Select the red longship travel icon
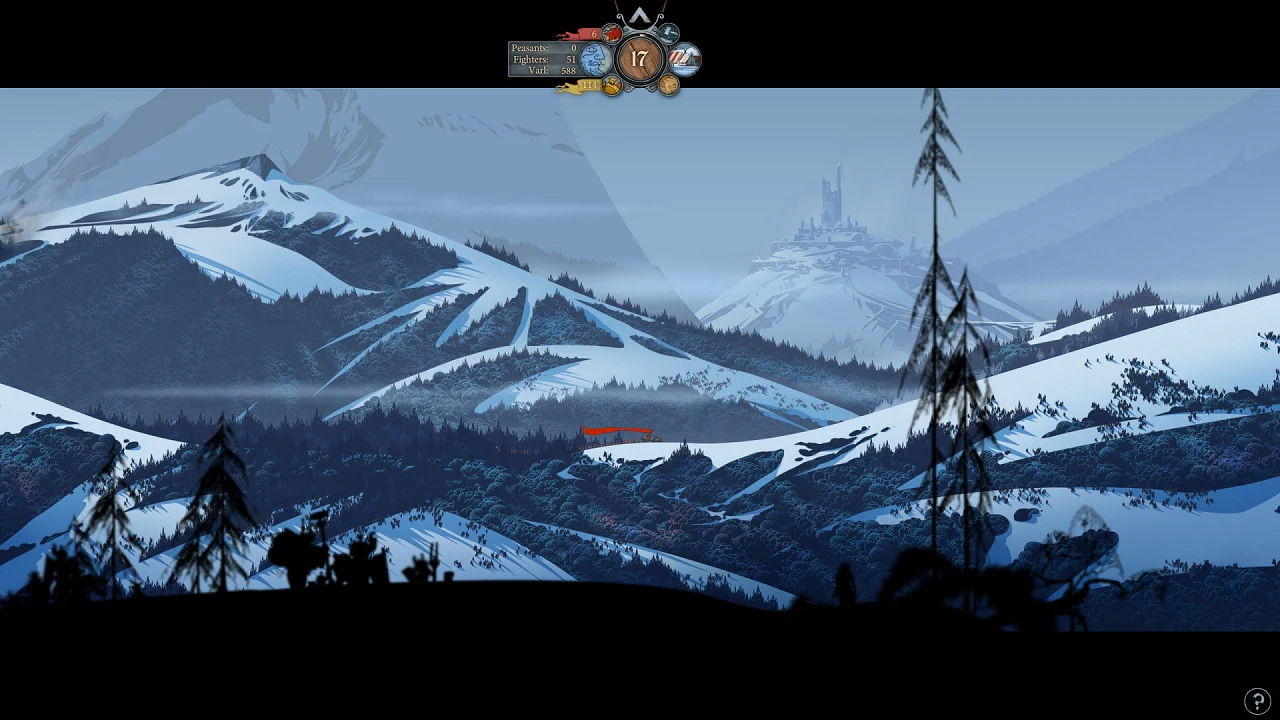 point(612,32)
